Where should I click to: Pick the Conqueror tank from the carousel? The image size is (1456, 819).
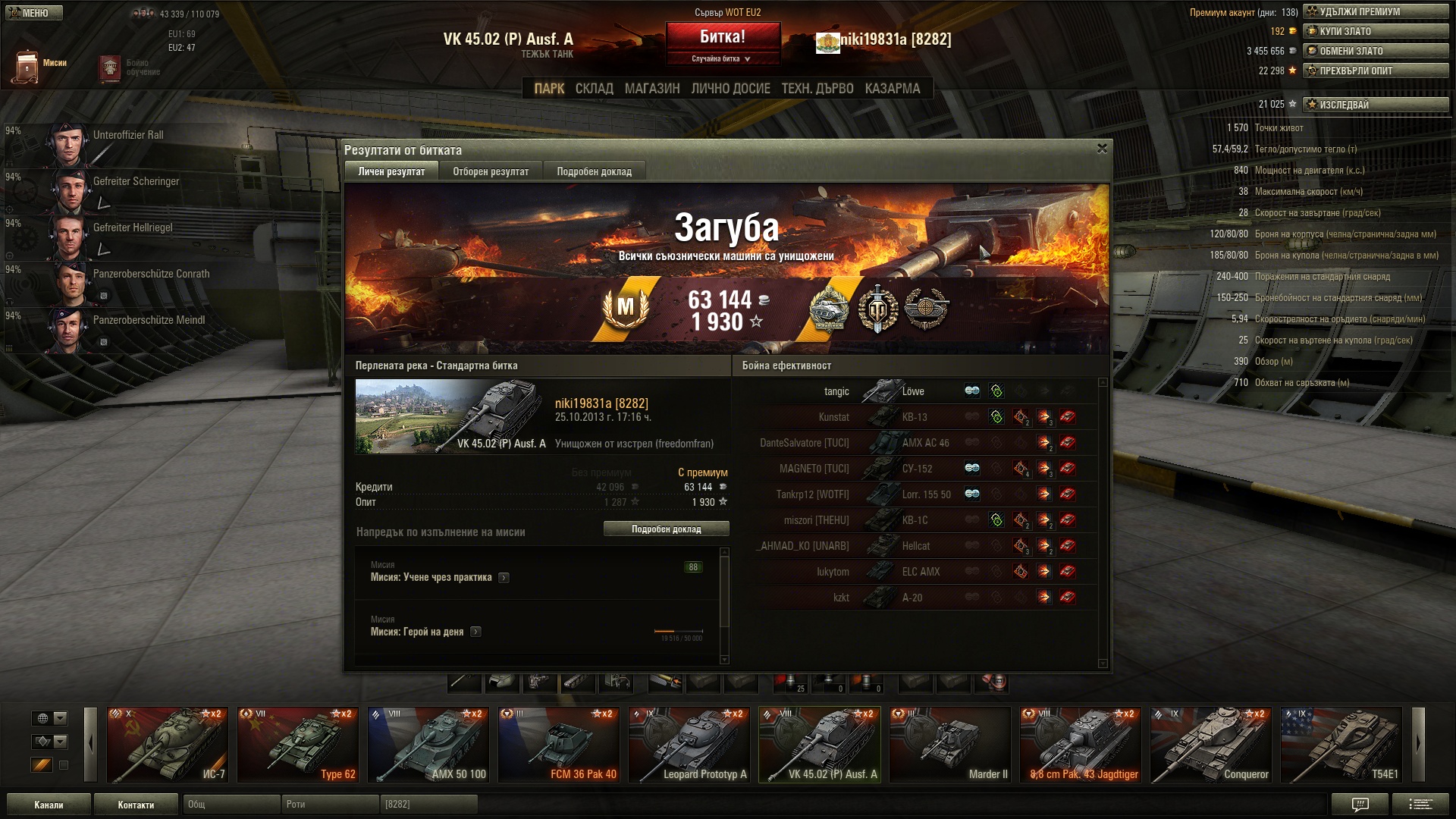[x=1211, y=745]
